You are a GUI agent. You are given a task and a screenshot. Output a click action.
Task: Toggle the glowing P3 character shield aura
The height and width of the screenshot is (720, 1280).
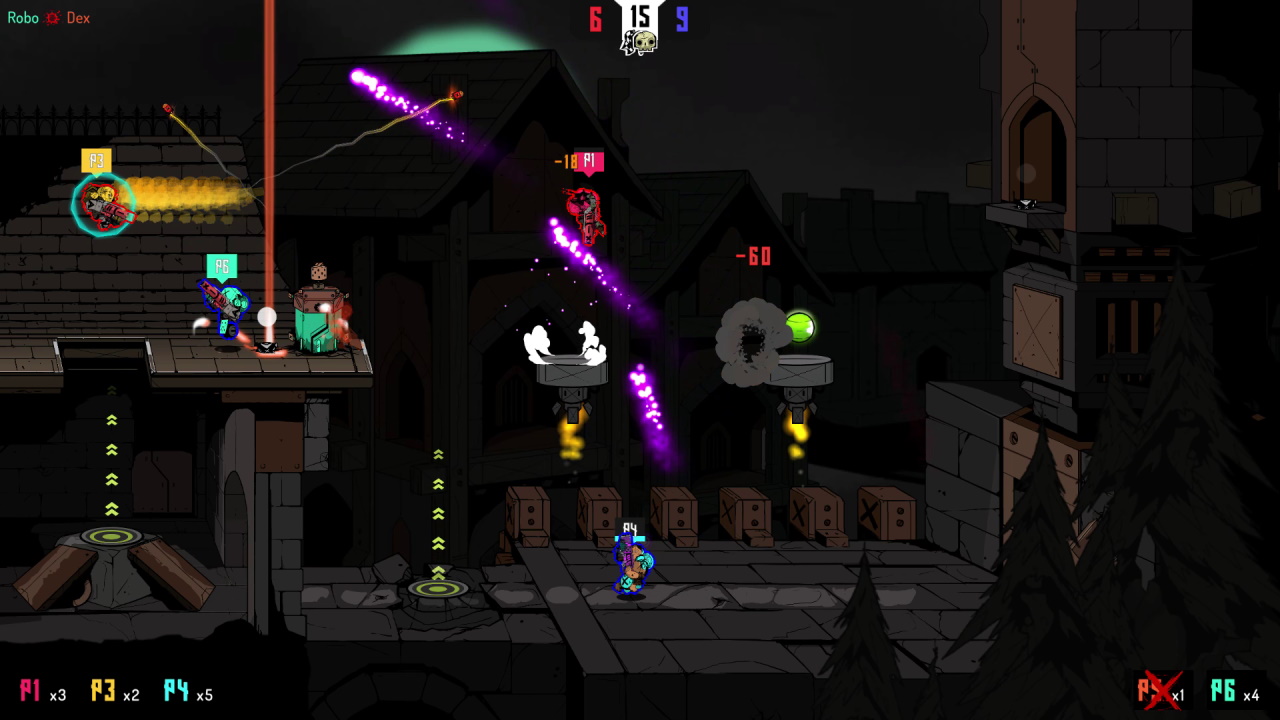[103, 205]
